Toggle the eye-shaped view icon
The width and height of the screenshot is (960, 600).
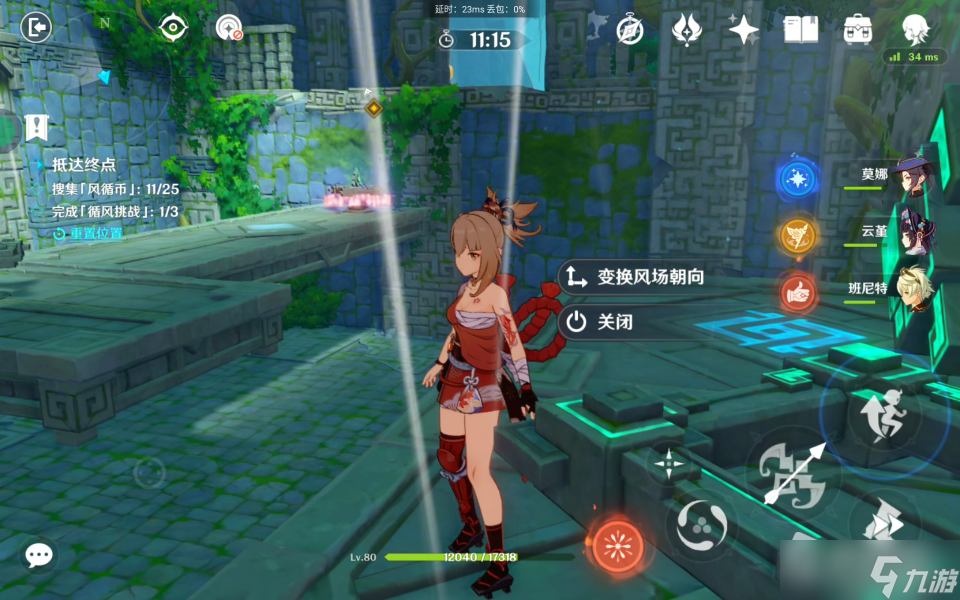pos(174,28)
